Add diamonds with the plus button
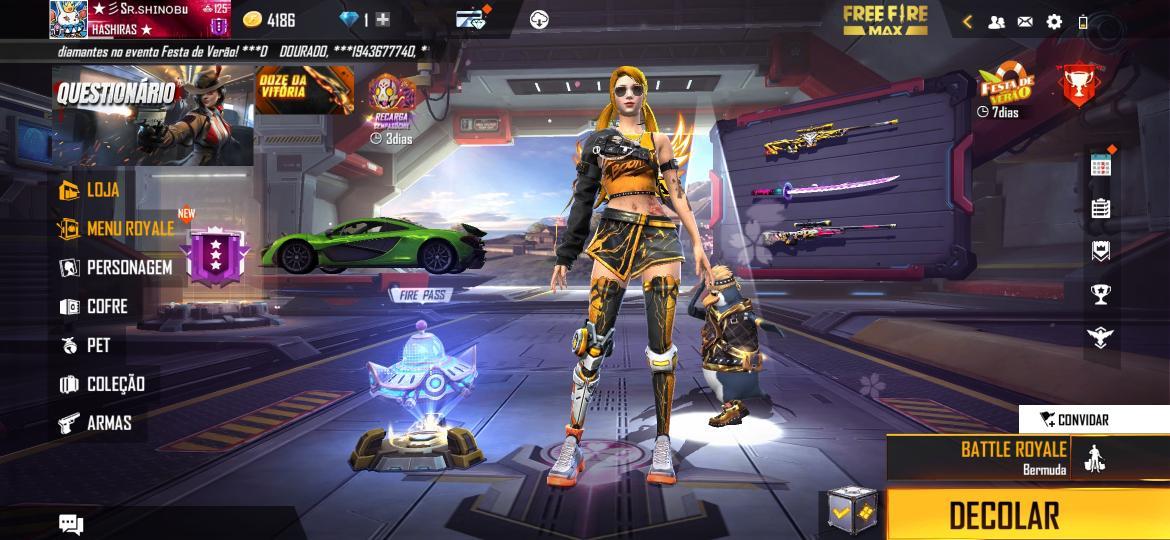1170x540 pixels. (x=383, y=19)
